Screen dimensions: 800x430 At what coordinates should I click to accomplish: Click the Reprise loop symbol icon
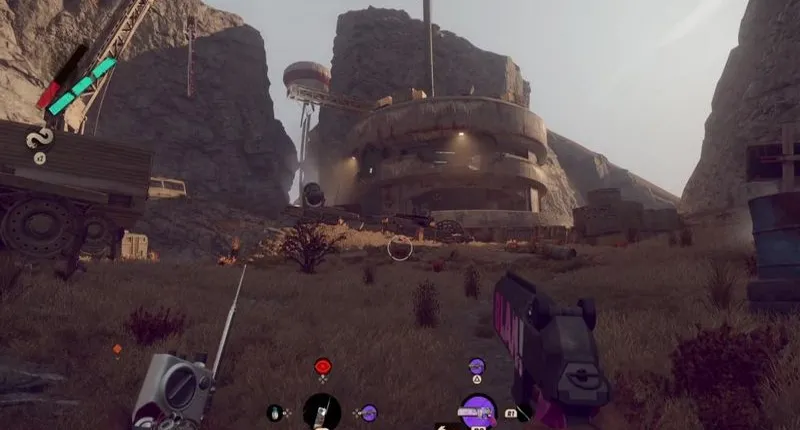click(41, 137)
